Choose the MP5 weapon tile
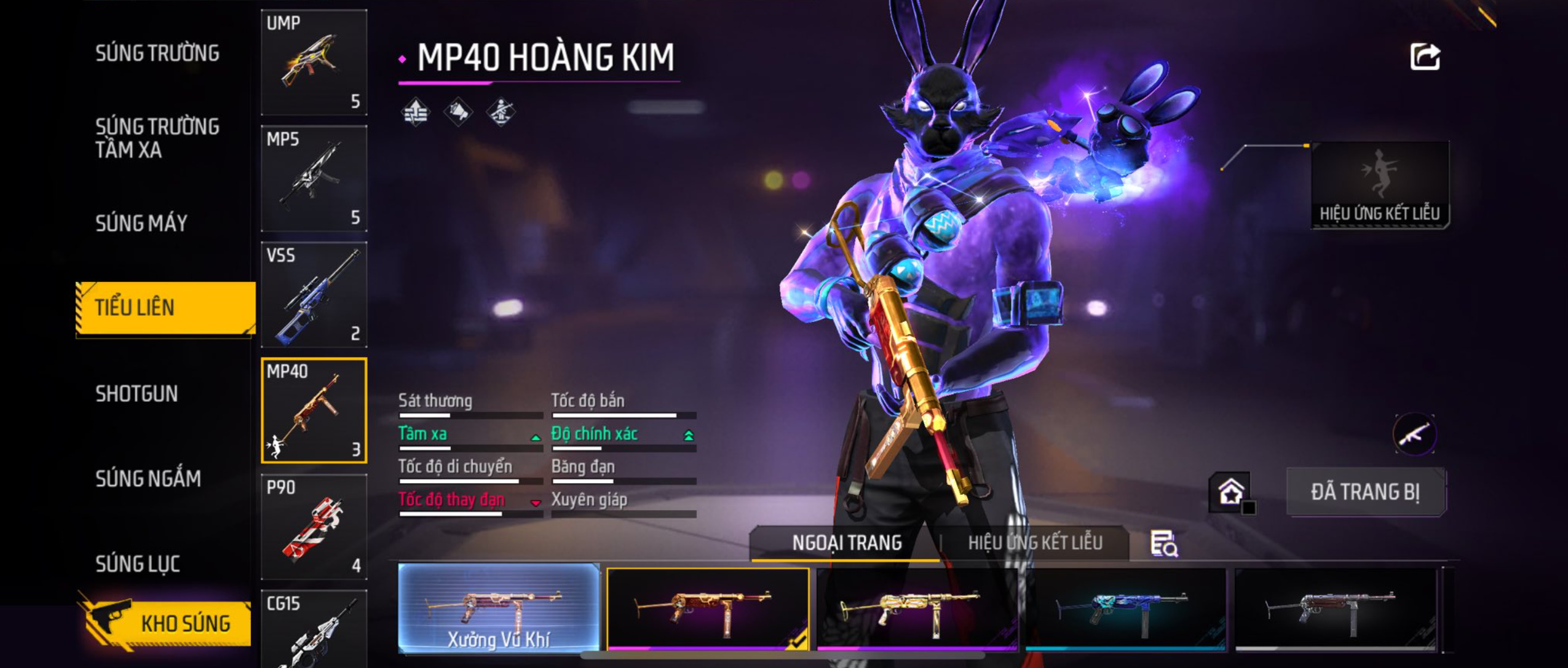This screenshot has width=1568, height=668. tap(314, 178)
